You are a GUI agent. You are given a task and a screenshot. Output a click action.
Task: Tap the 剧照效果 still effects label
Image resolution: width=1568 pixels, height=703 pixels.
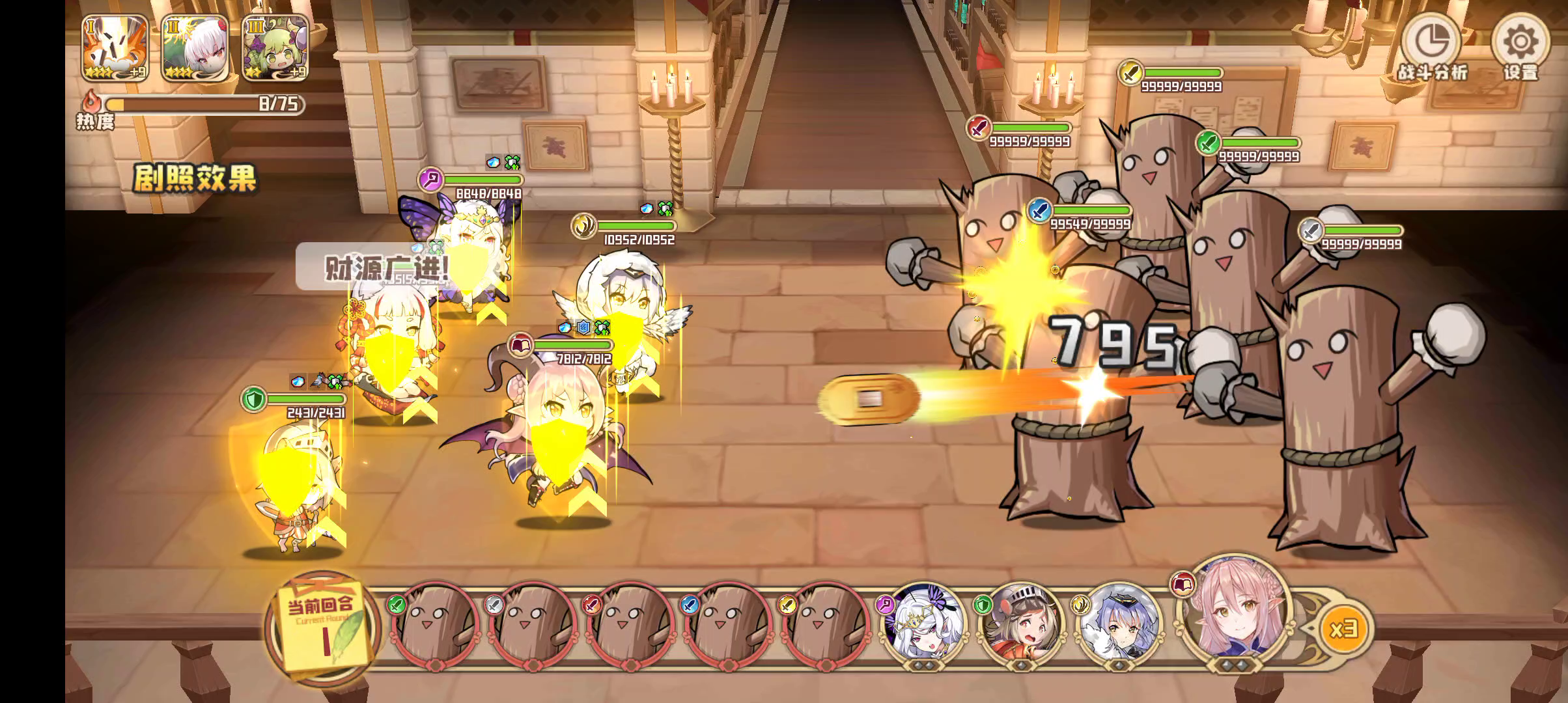195,178
